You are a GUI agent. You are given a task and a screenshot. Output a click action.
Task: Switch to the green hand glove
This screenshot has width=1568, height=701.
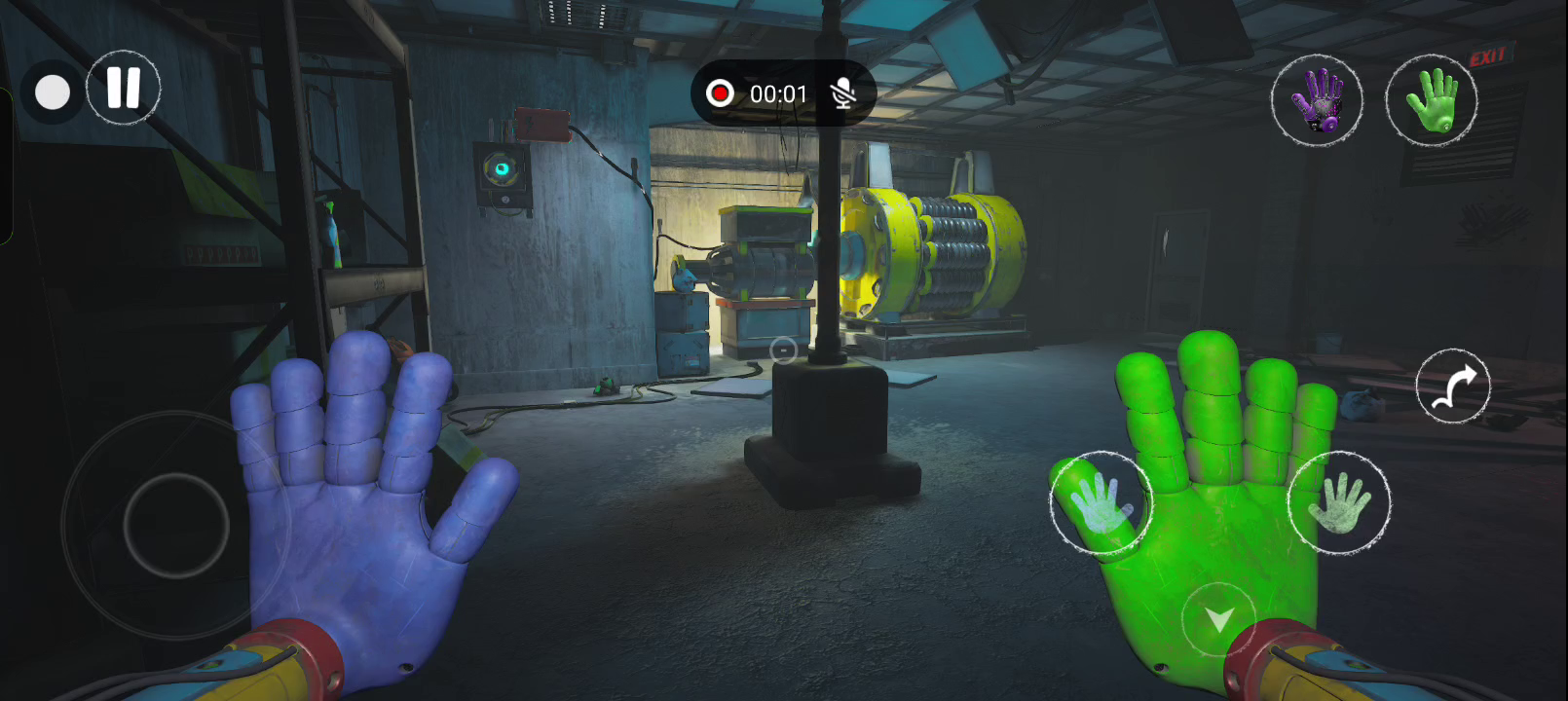pyautogui.click(x=1431, y=100)
